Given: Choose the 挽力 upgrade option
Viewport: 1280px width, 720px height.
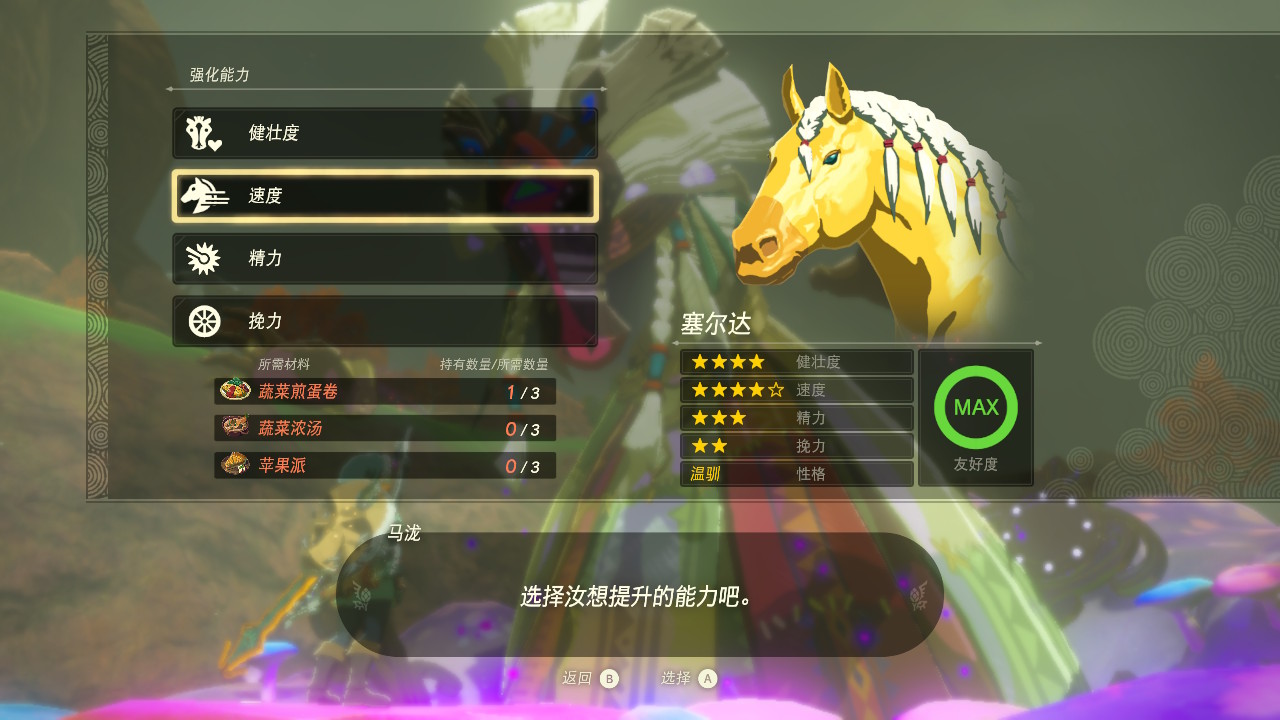Looking at the screenshot, I should (x=385, y=321).
